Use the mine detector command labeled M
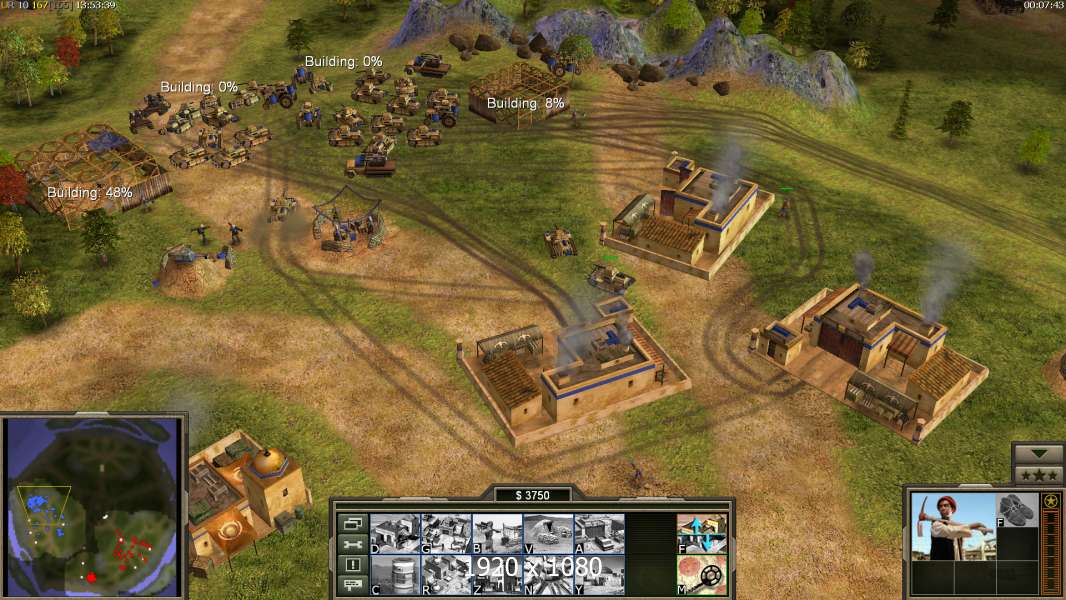 tap(702, 574)
